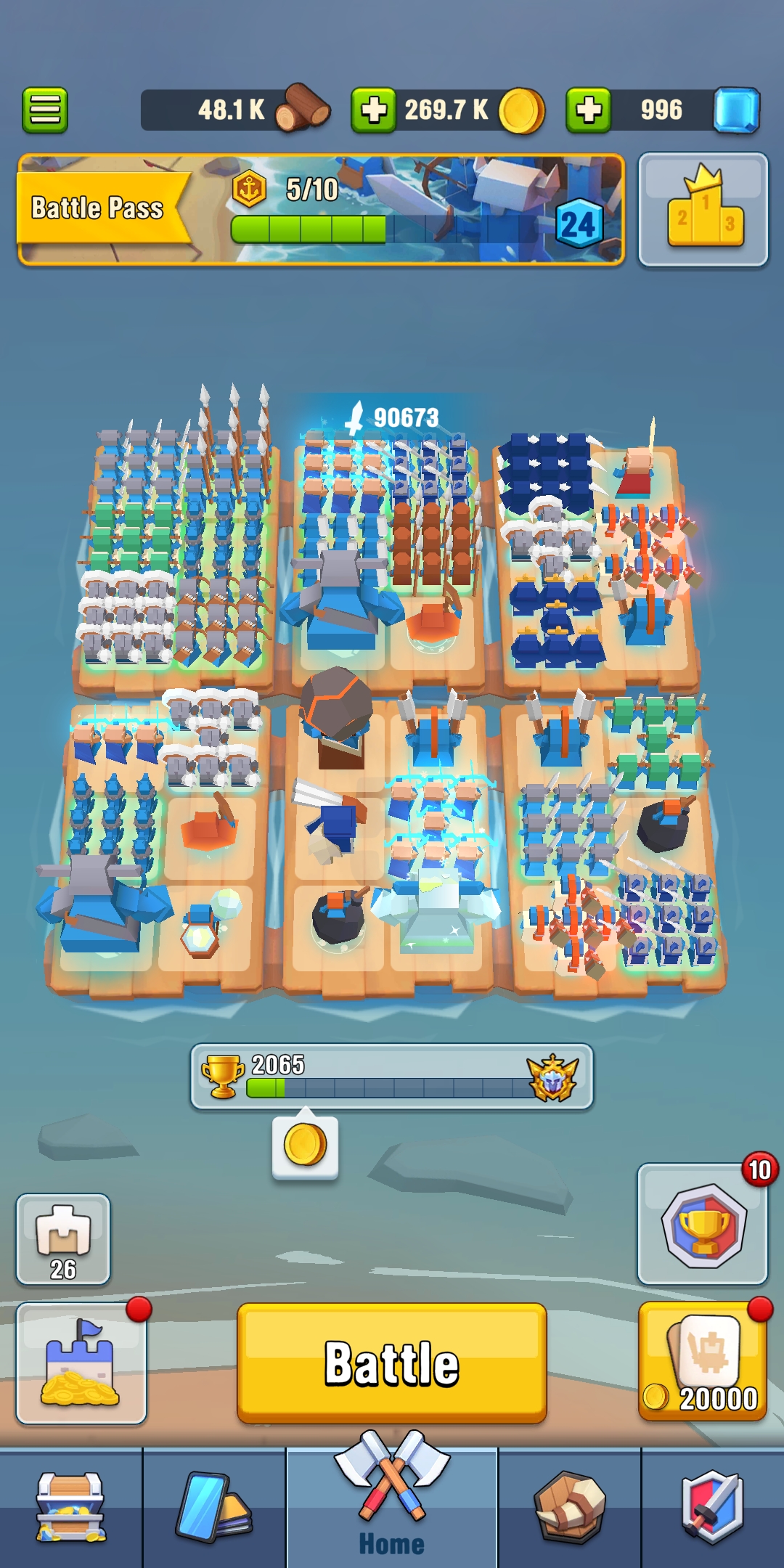Buy more blue gems with plus button

588,110
